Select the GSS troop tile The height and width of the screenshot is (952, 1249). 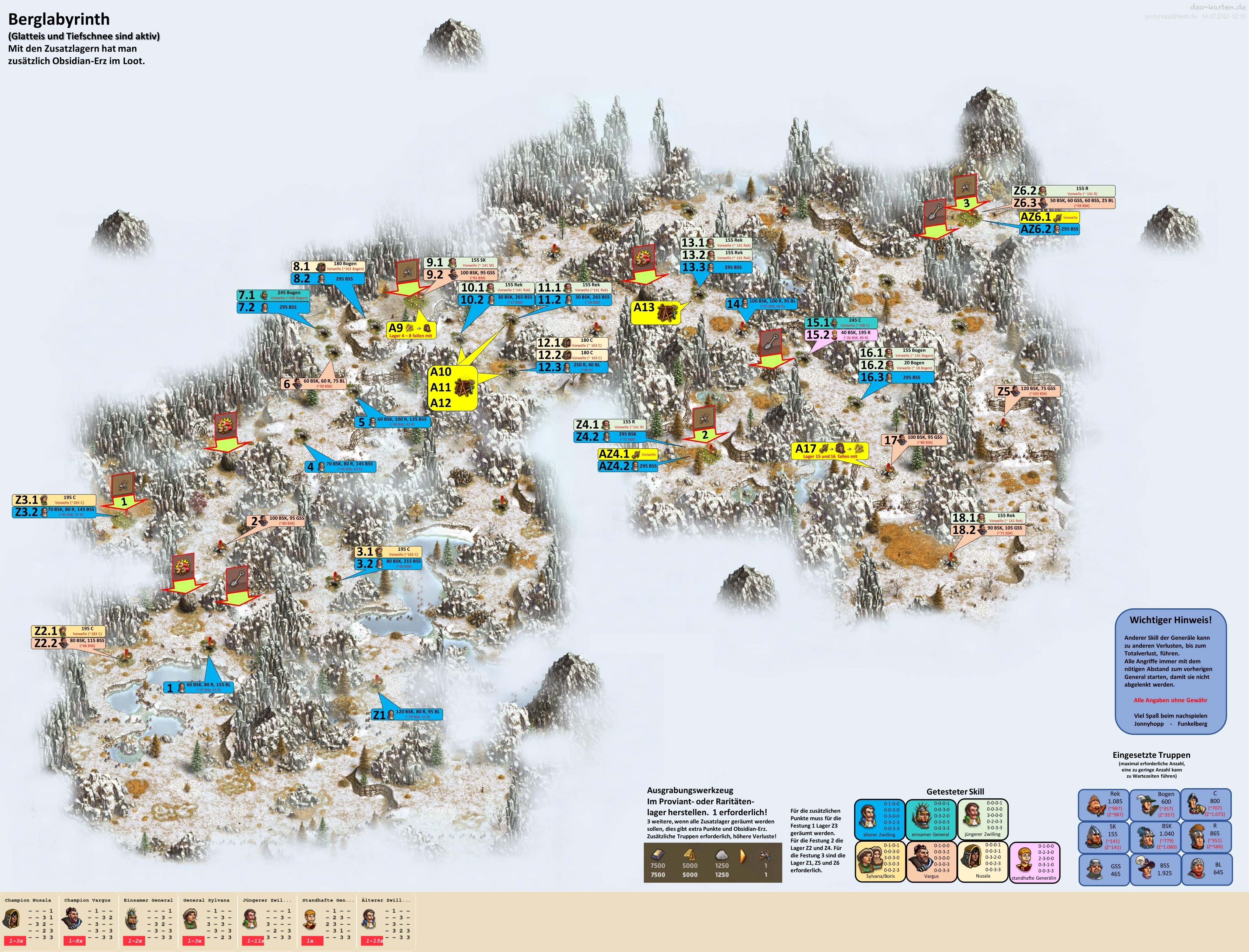click(x=1102, y=869)
